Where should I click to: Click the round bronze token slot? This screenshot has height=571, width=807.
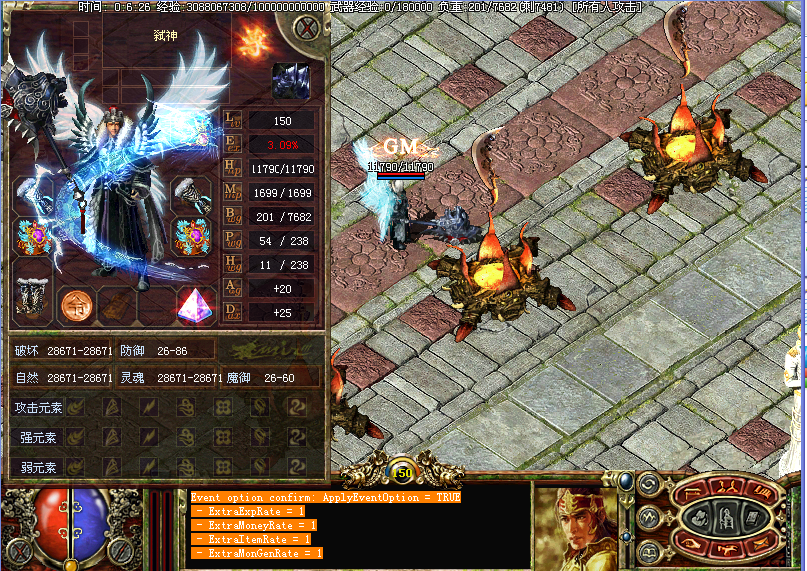(x=75, y=304)
